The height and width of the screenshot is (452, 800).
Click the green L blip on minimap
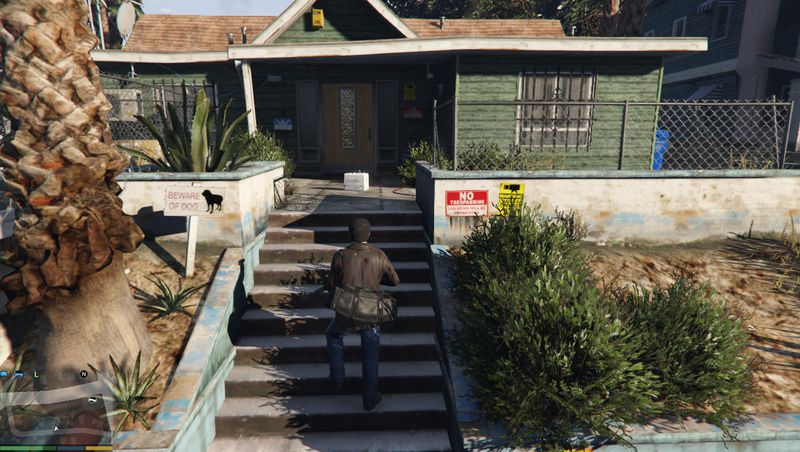(36, 374)
